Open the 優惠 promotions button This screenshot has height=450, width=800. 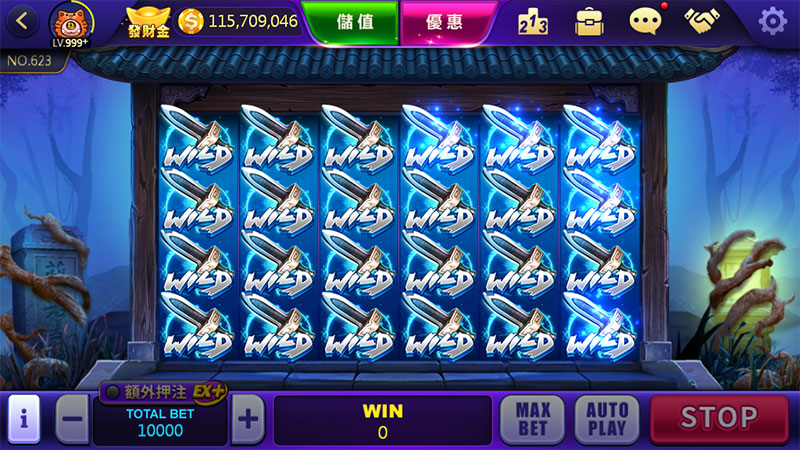tap(434, 21)
